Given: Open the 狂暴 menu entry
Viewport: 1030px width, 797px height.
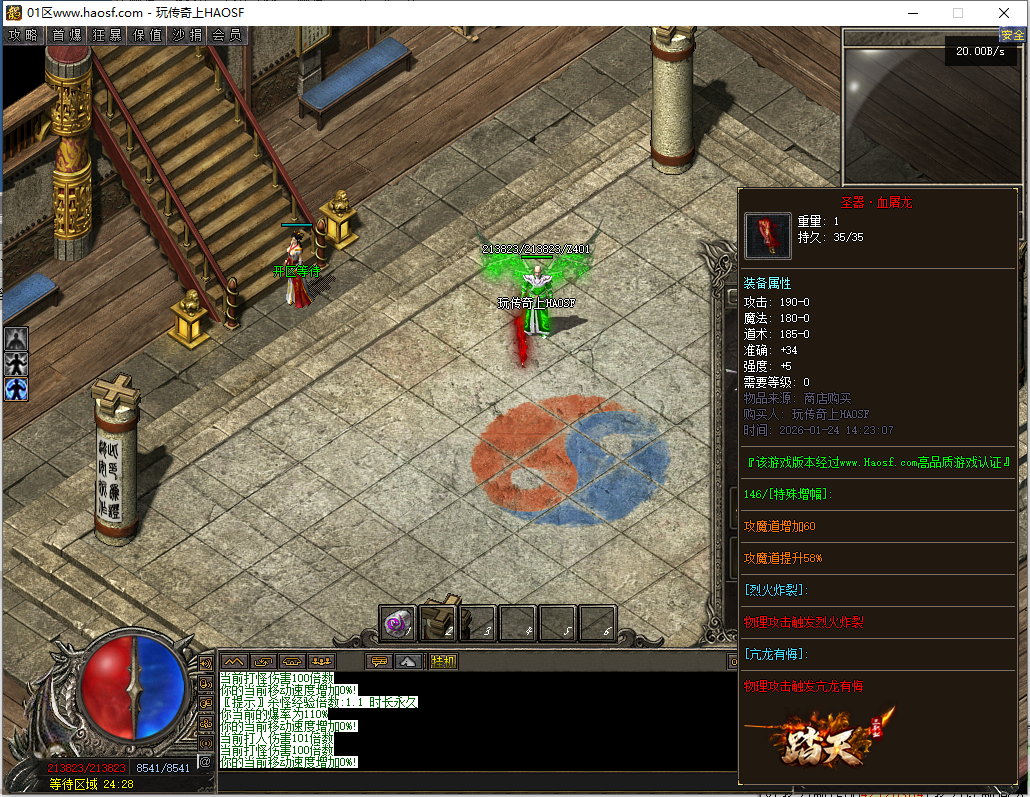Looking at the screenshot, I should [107, 35].
